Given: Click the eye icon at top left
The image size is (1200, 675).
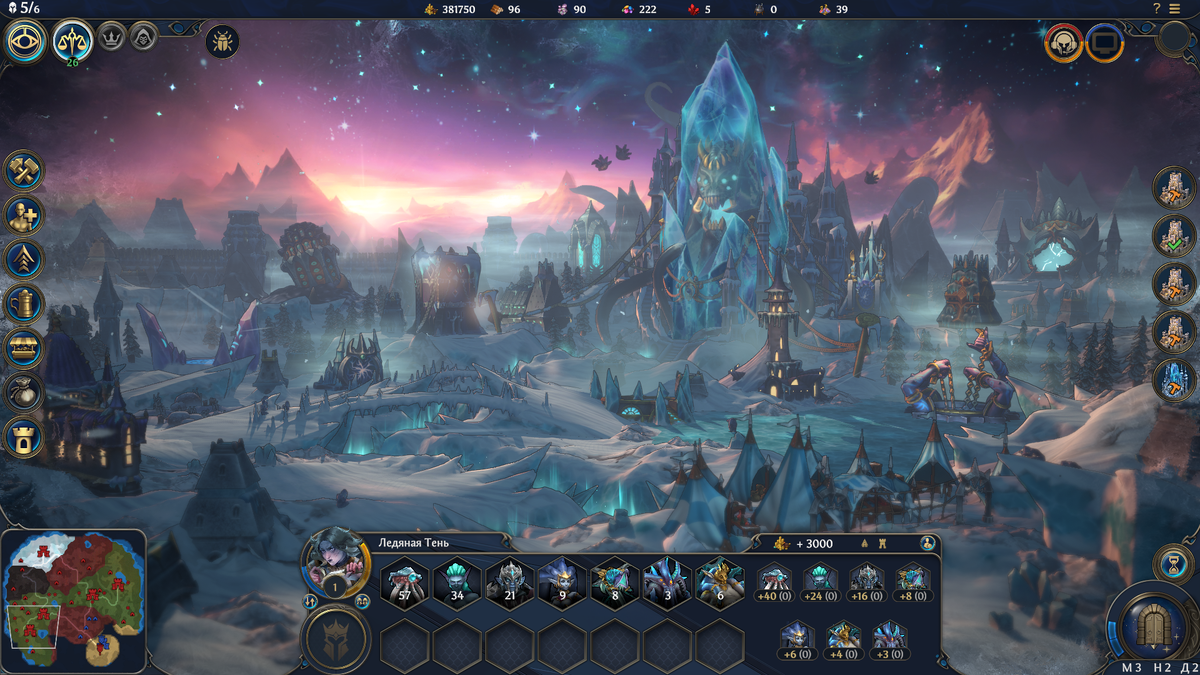Looking at the screenshot, I should (x=26, y=42).
